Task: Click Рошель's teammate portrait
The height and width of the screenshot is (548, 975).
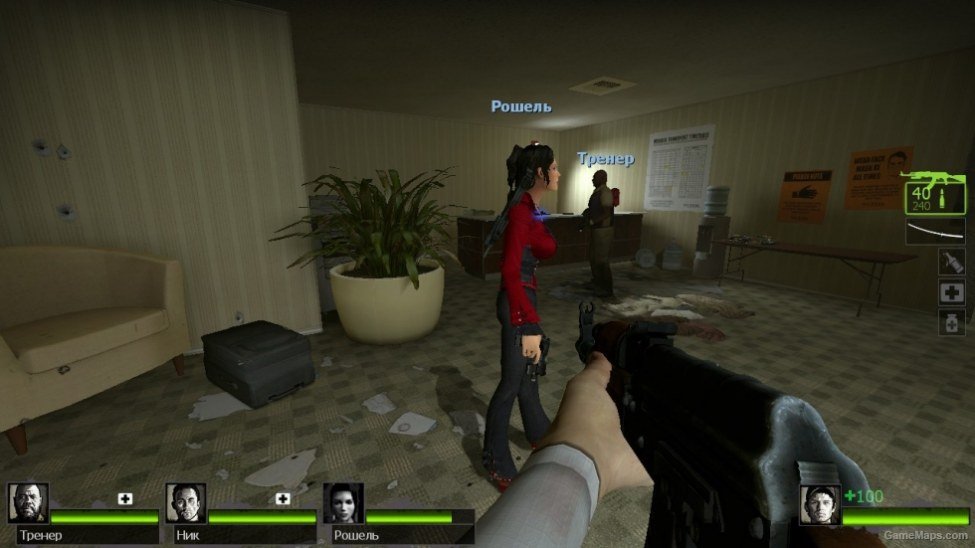Action: [342, 503]
